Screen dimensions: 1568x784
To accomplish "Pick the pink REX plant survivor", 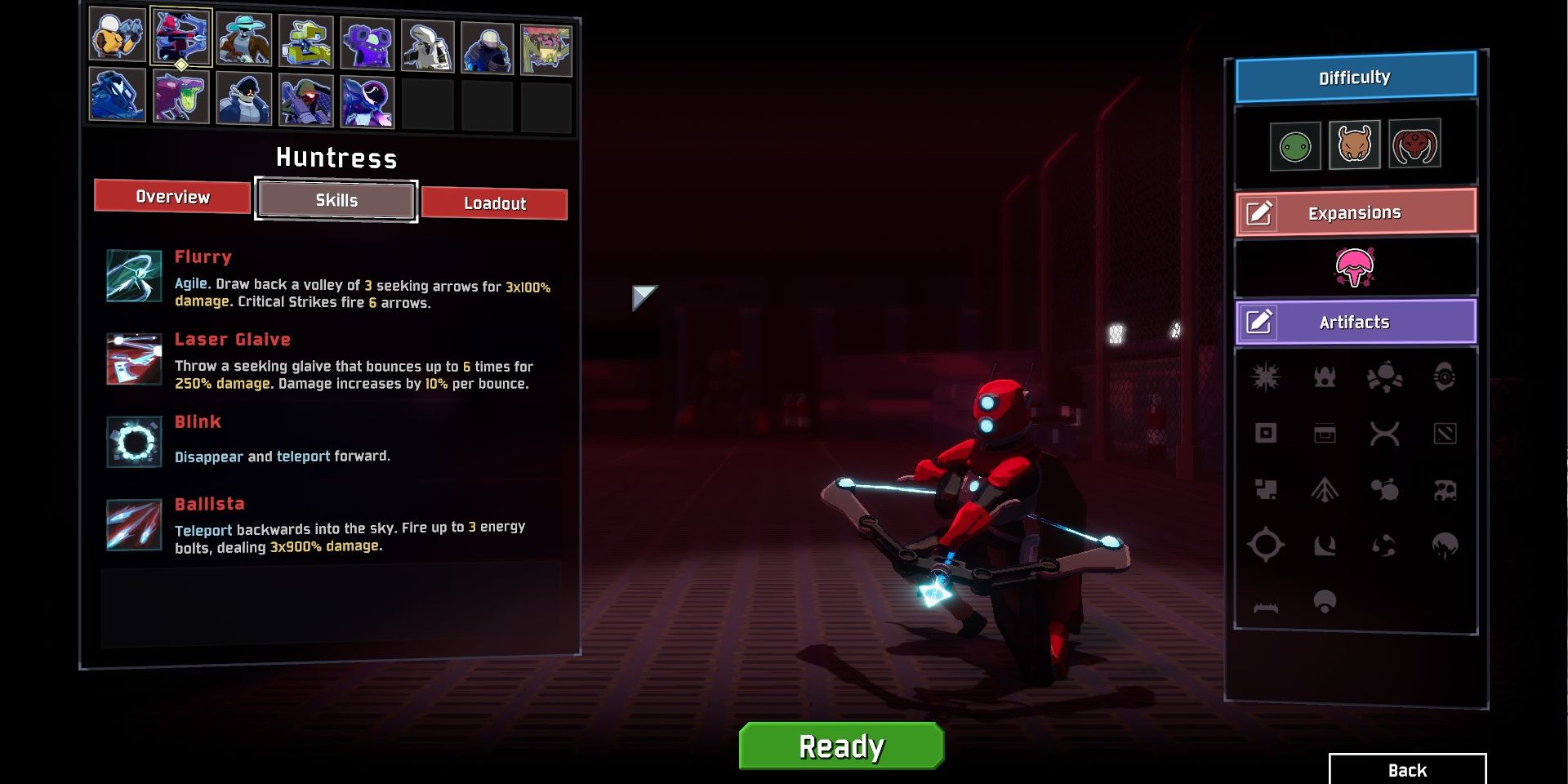I will (x=546, y=50).
